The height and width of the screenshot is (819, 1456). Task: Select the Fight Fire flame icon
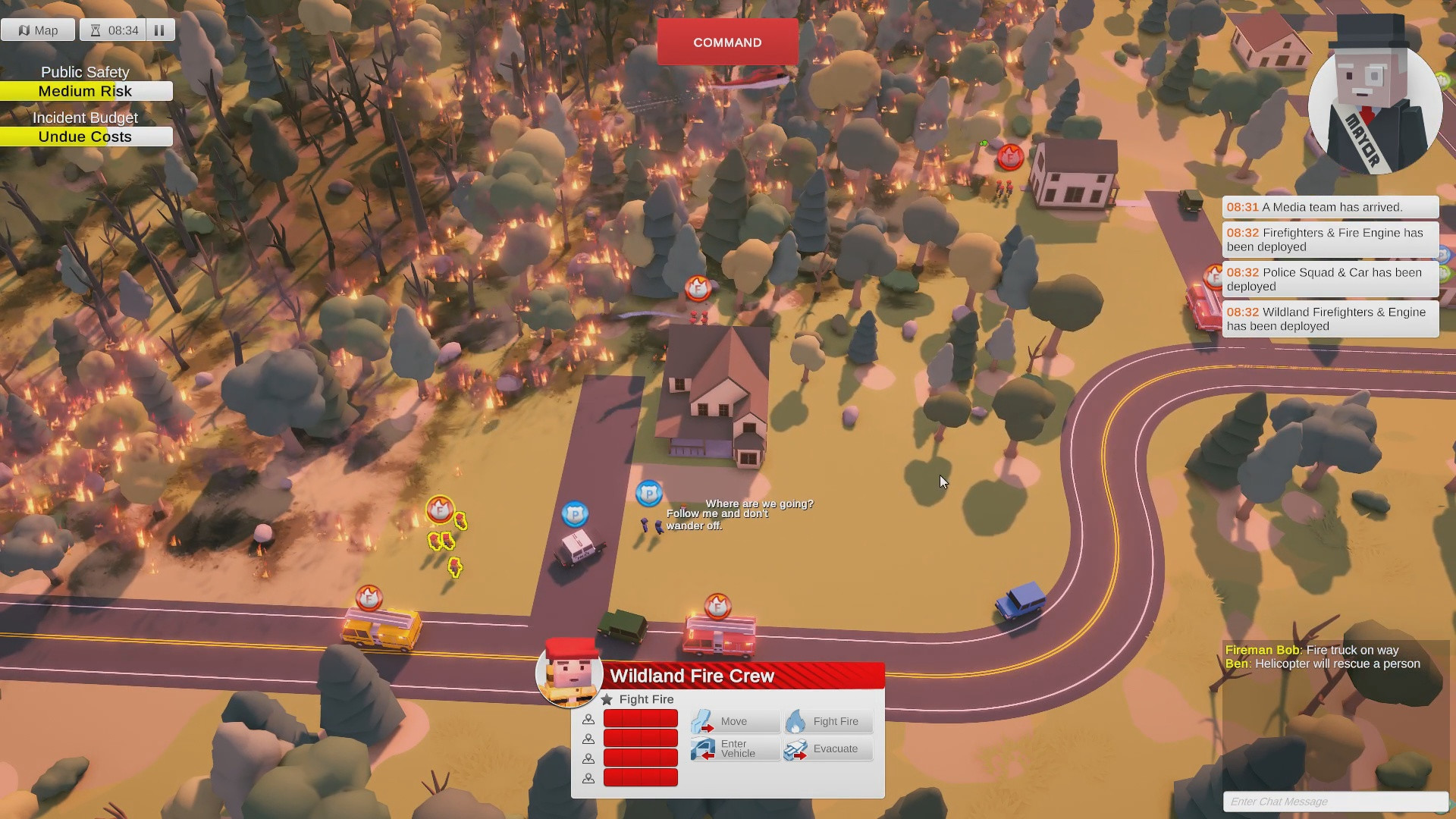click(795, 721)
